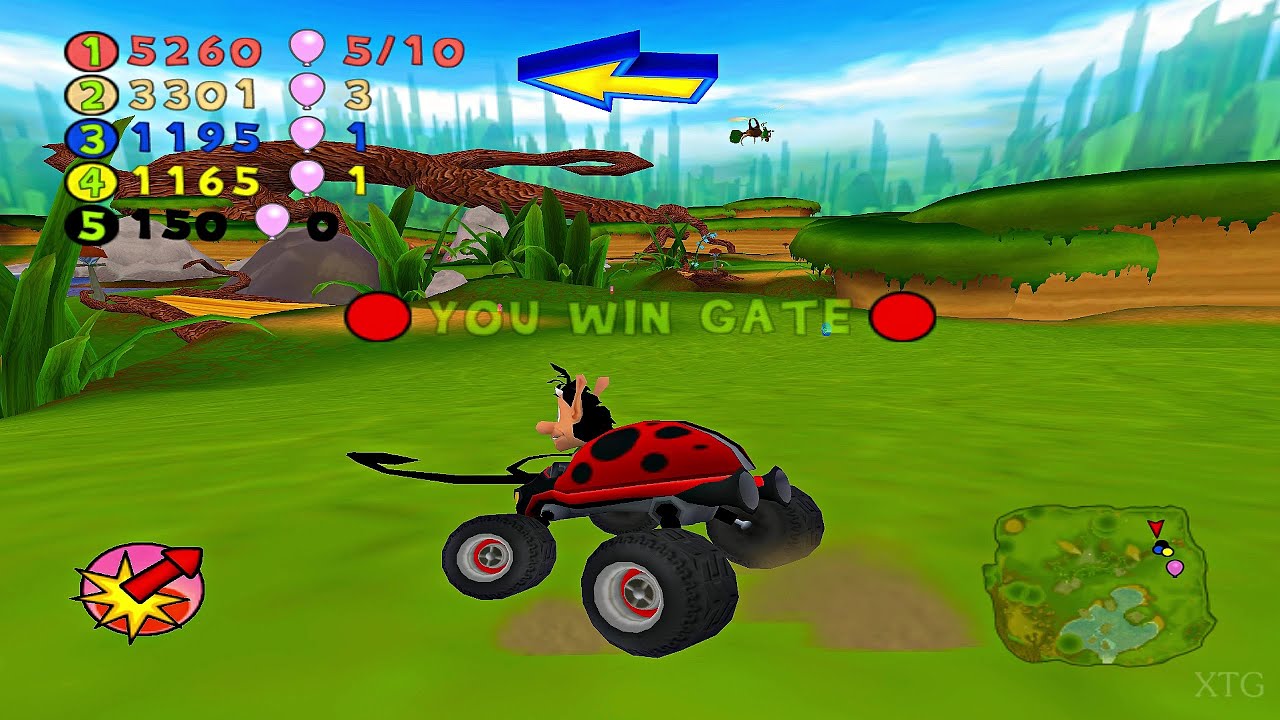Click the pink balloon marker on the minimap

click(1174, 567)
